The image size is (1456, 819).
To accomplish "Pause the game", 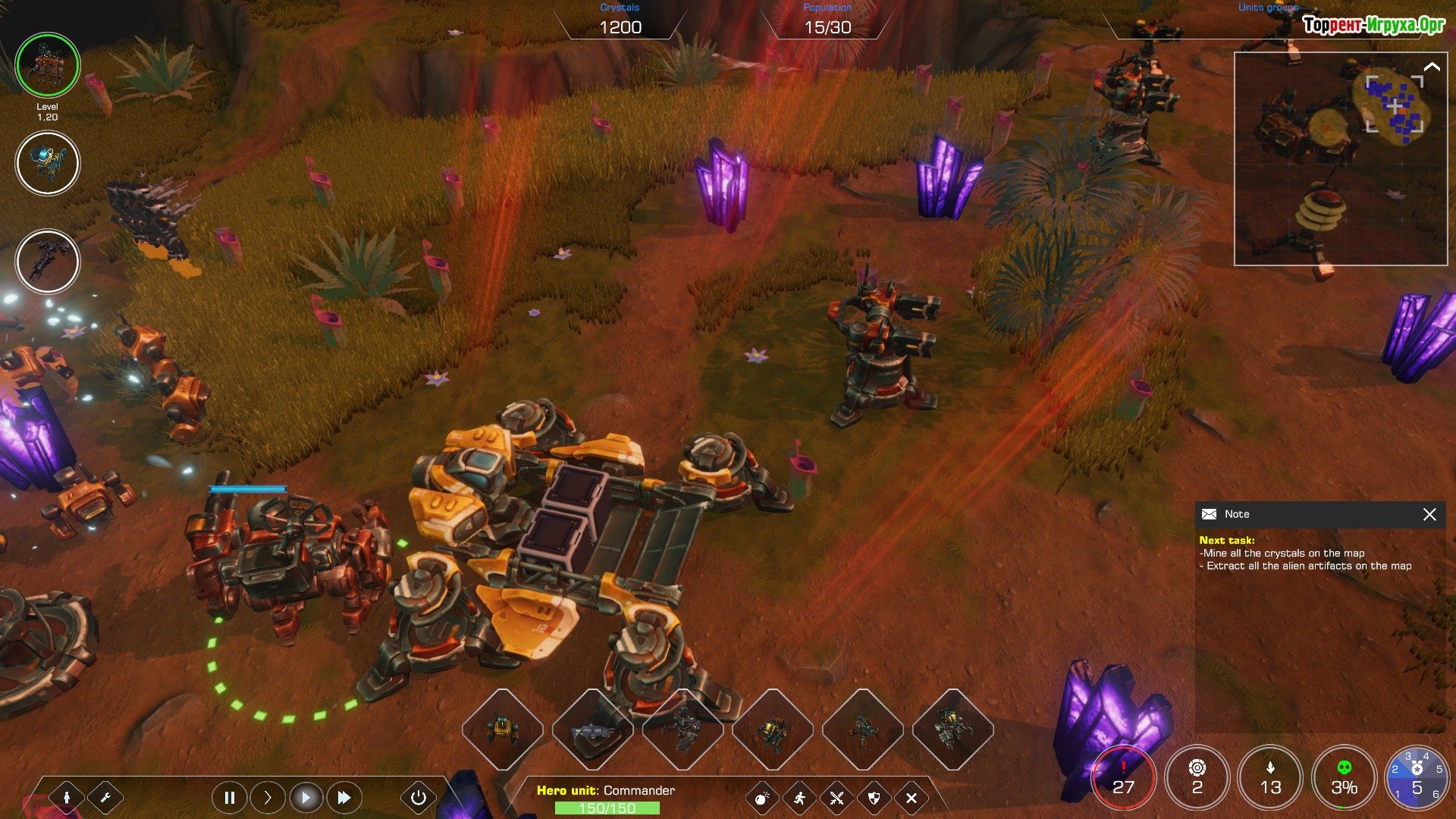I will click(x=229, y=797).
